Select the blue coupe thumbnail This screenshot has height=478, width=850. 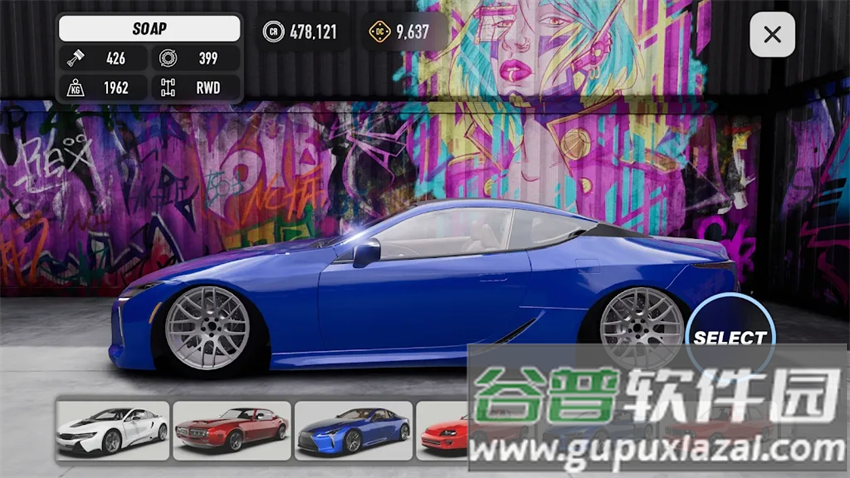[353, 430]
